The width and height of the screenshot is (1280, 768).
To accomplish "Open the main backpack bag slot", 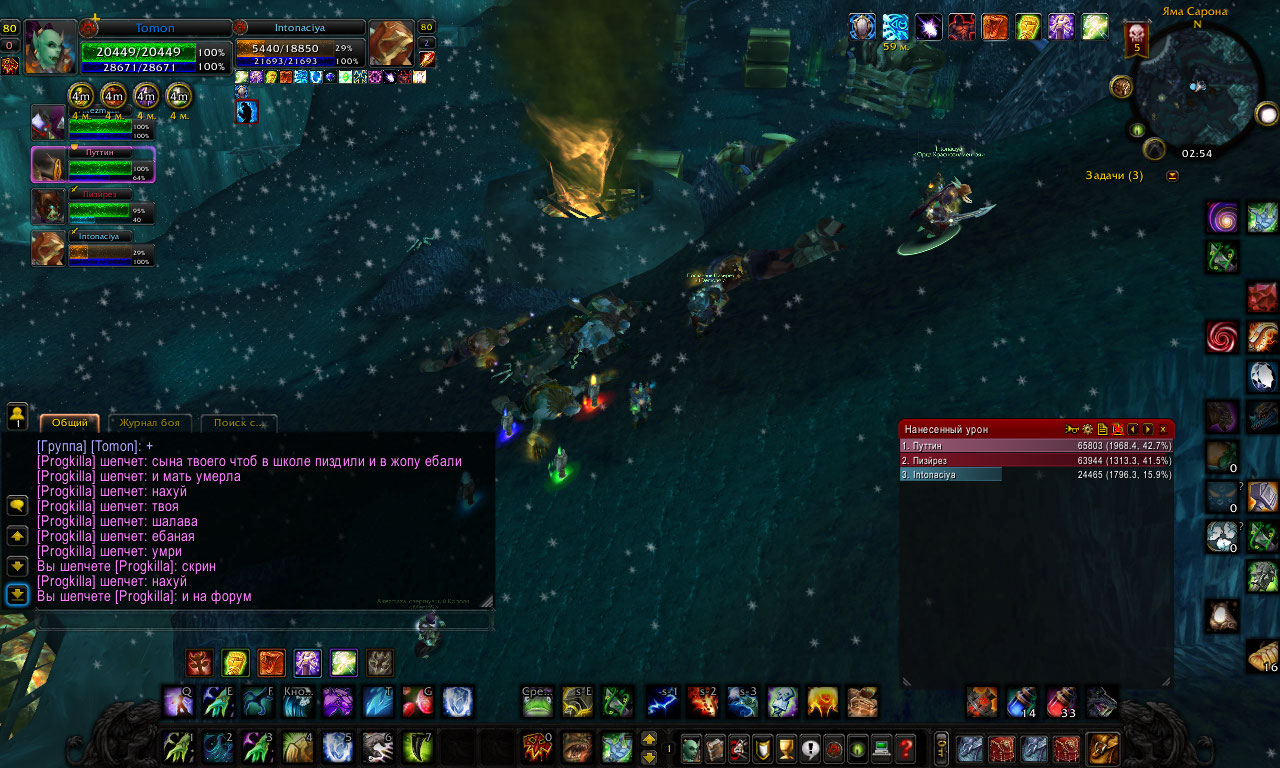I will (1103, 748).
